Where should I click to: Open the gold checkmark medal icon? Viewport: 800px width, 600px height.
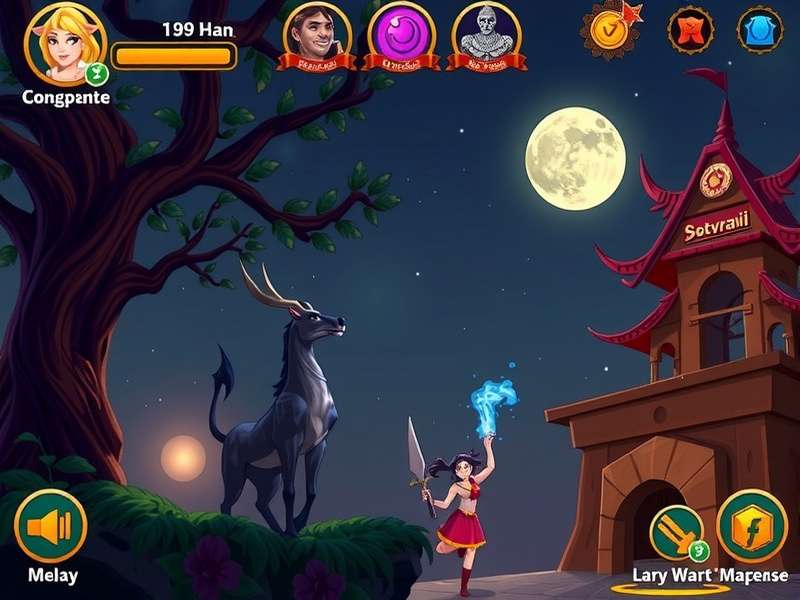click(x=608, y=29)
